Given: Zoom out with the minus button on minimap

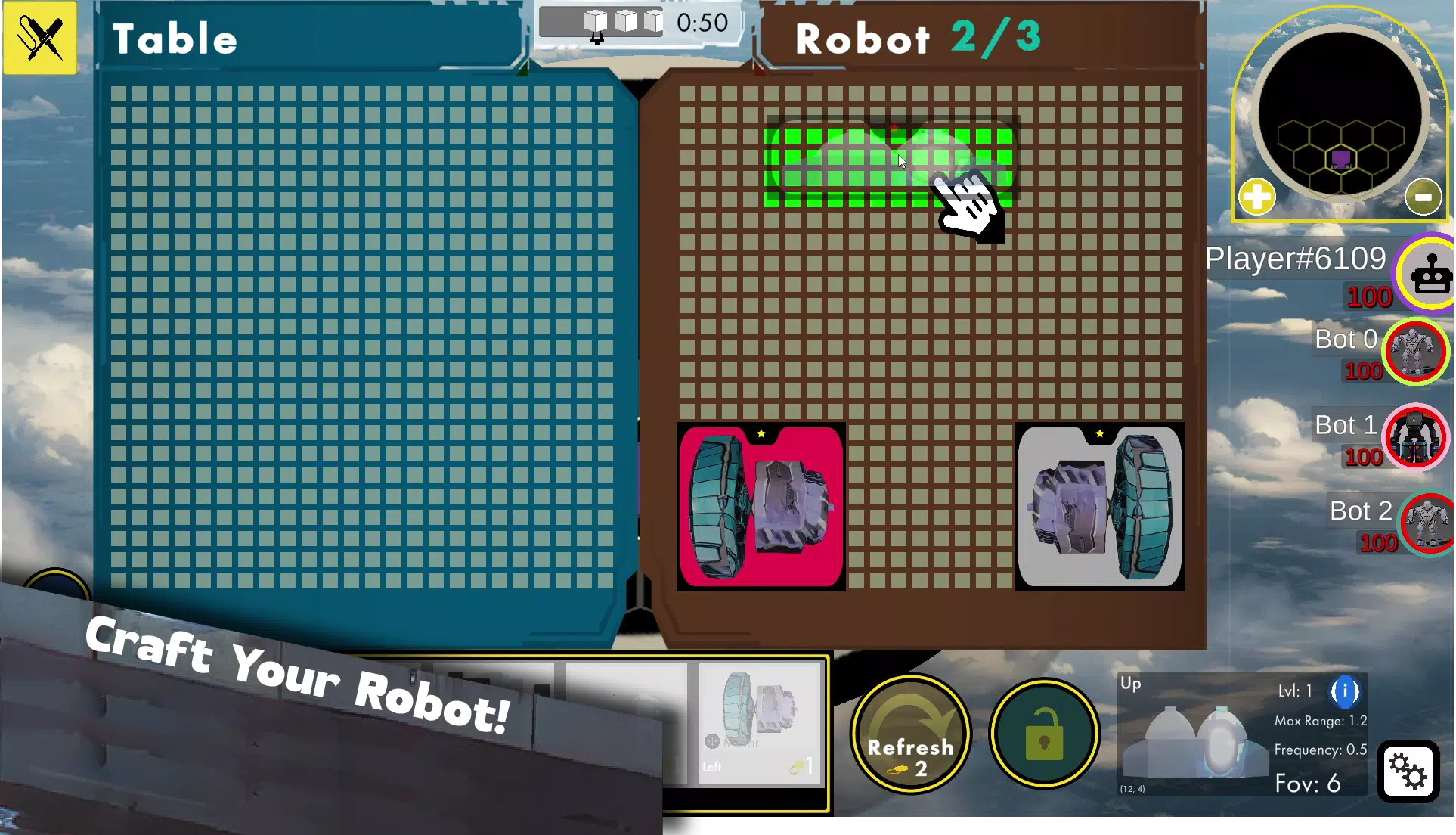Looking at the screenshot, I should 1424,196.
